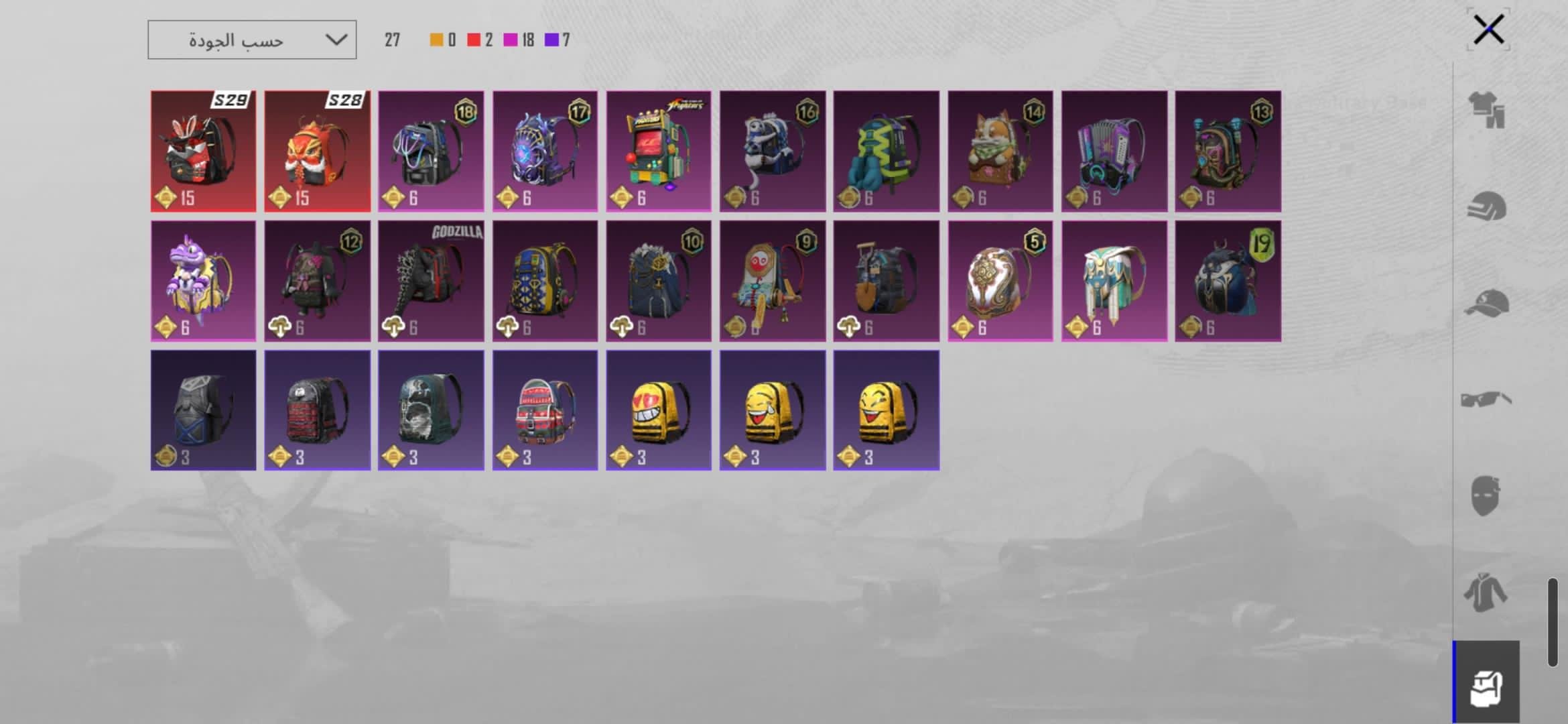This screenshot has width=1568, height=724.
Task: Choose the purple dragon backpack
Action: click(x=203, y=281)
